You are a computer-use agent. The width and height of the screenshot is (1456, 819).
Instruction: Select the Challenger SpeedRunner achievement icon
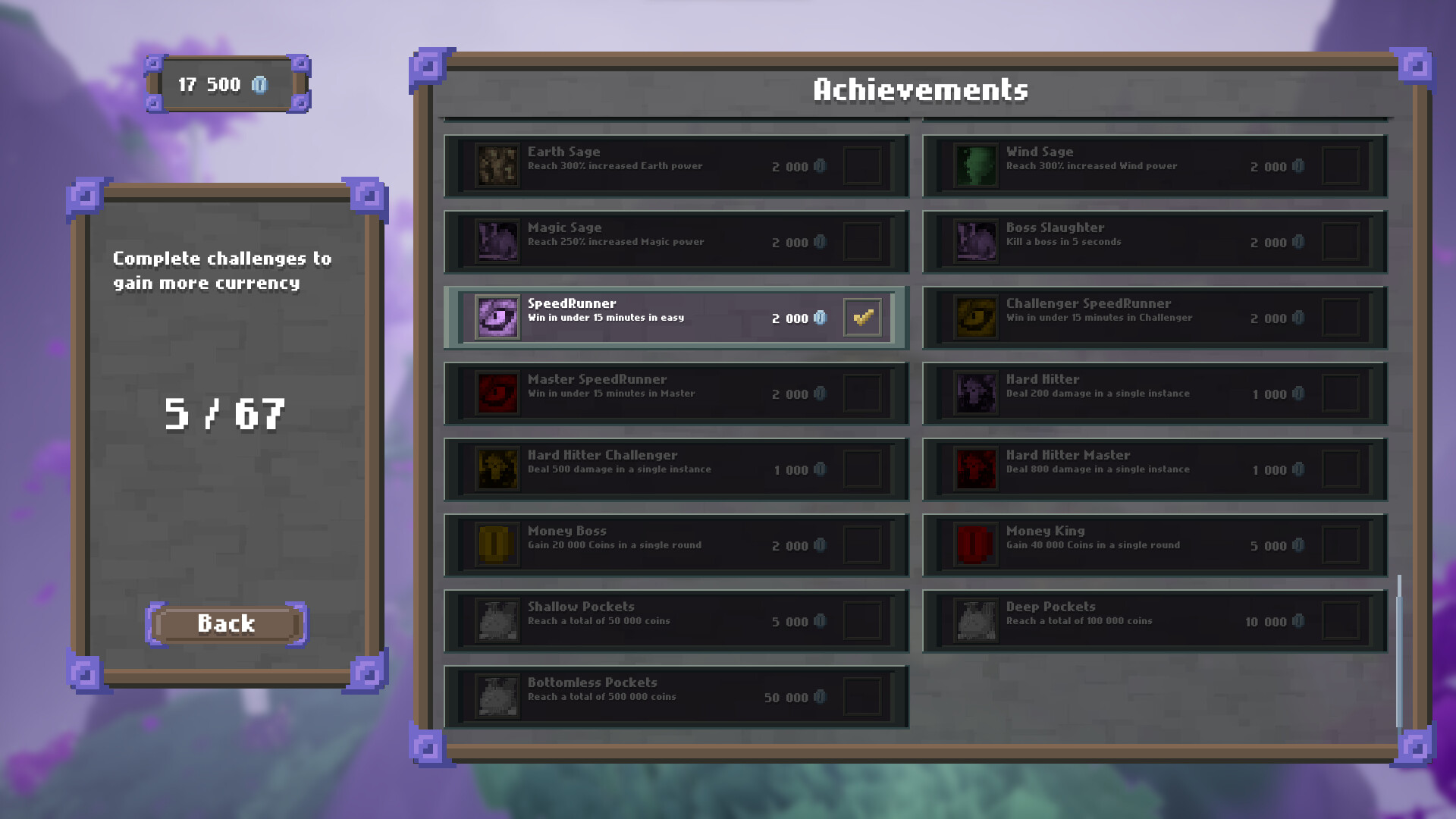(x=976, y=317)
